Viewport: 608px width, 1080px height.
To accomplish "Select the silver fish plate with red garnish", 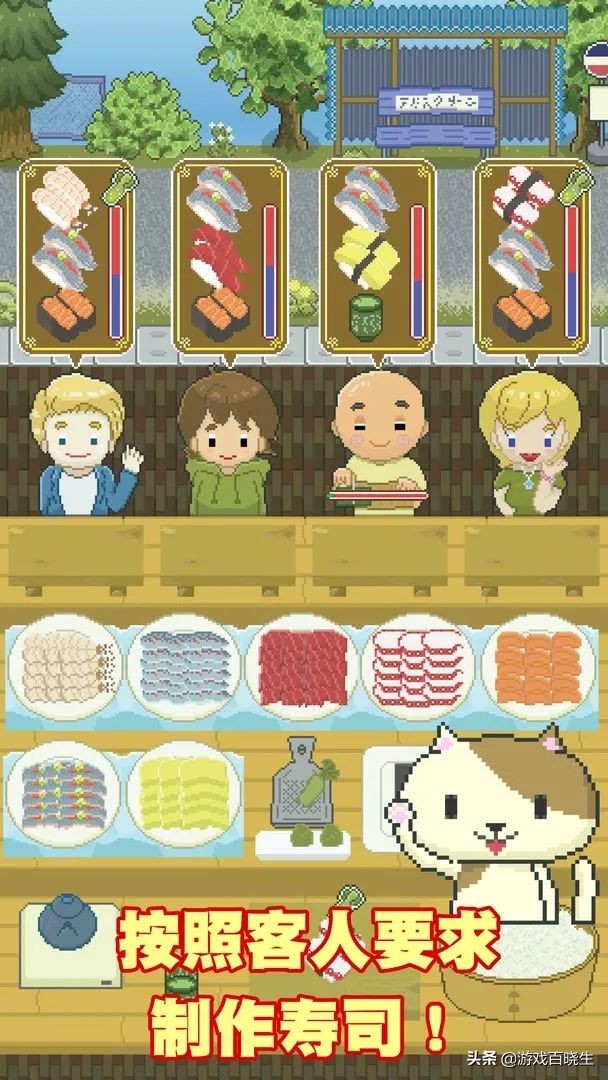I will click(x=63, y=793).
